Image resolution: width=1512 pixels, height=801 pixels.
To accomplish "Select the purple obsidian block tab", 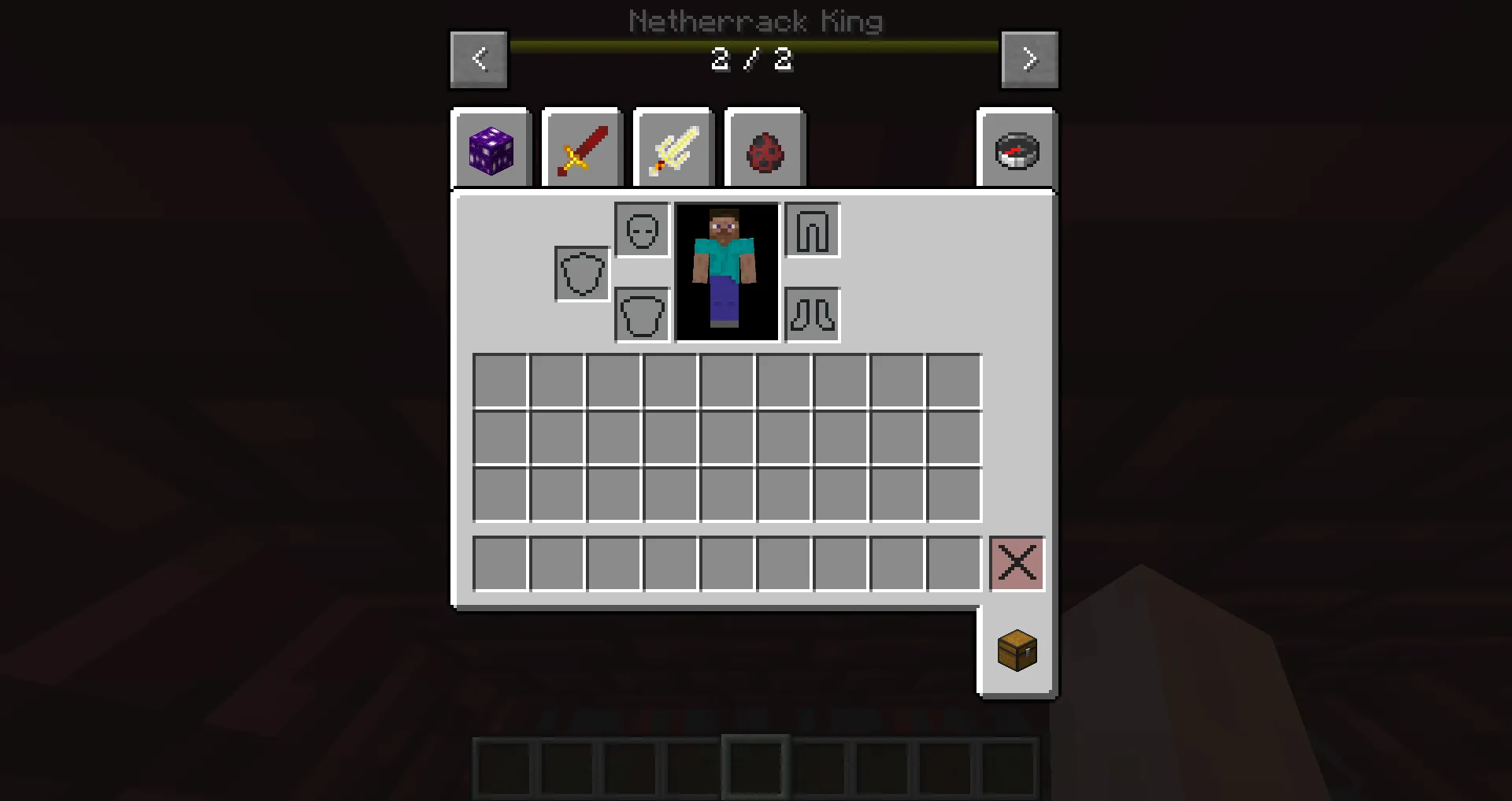I will tap(491, 150).
